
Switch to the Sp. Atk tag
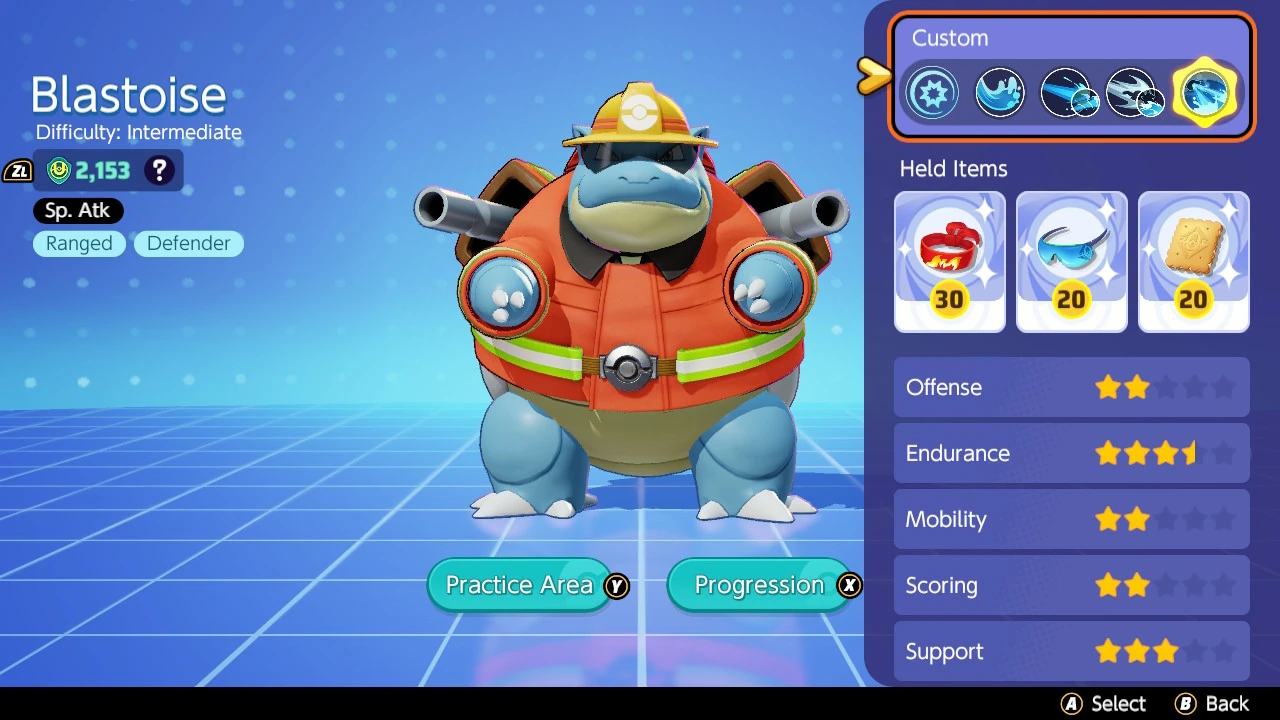click(x=77, y=210)
